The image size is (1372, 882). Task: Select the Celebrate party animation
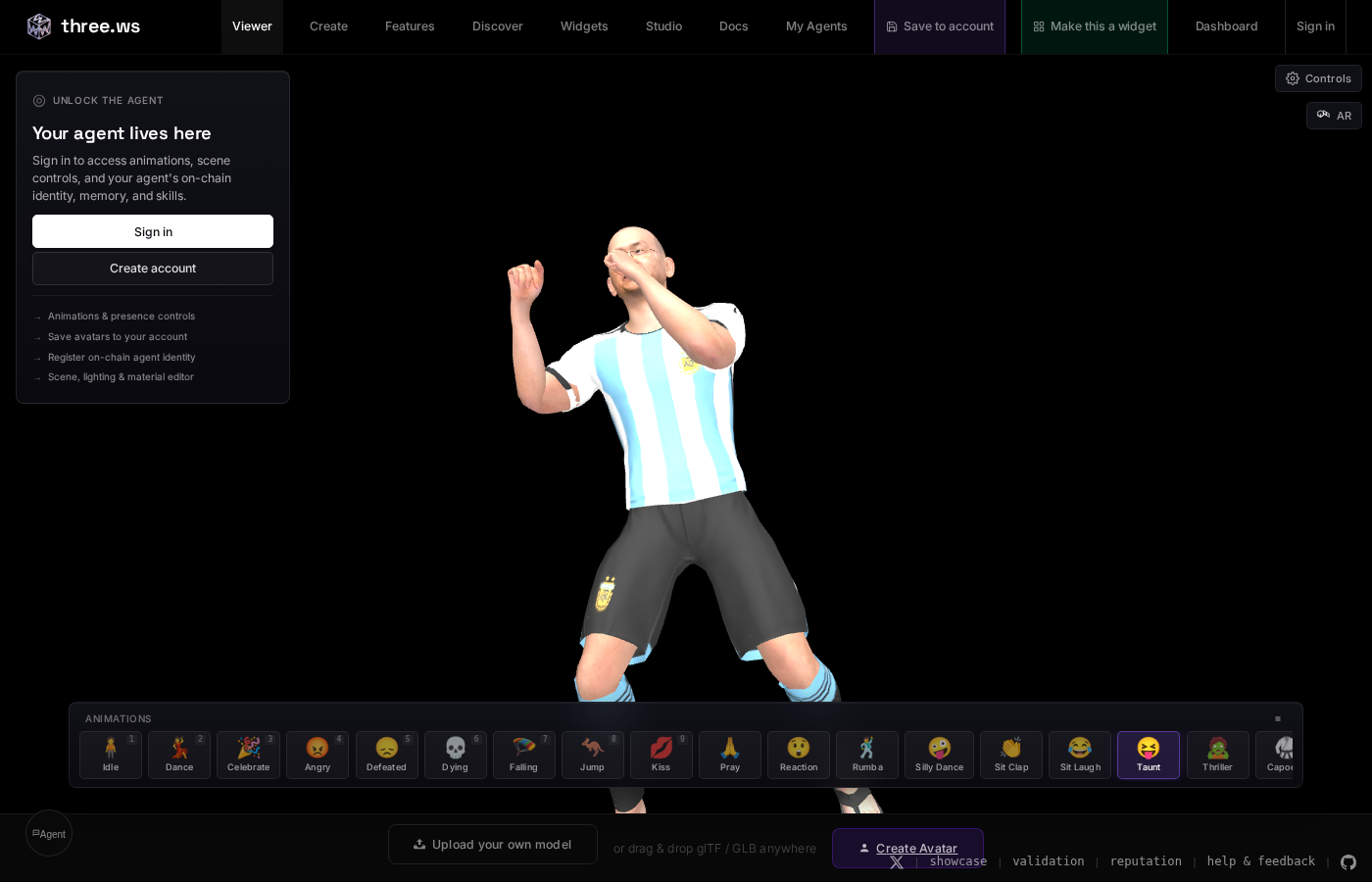[x=248, y=755]
